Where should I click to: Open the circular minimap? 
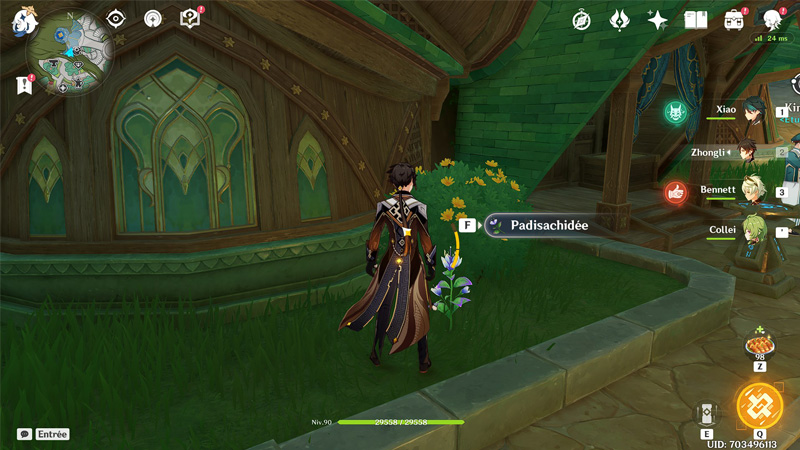70,50
